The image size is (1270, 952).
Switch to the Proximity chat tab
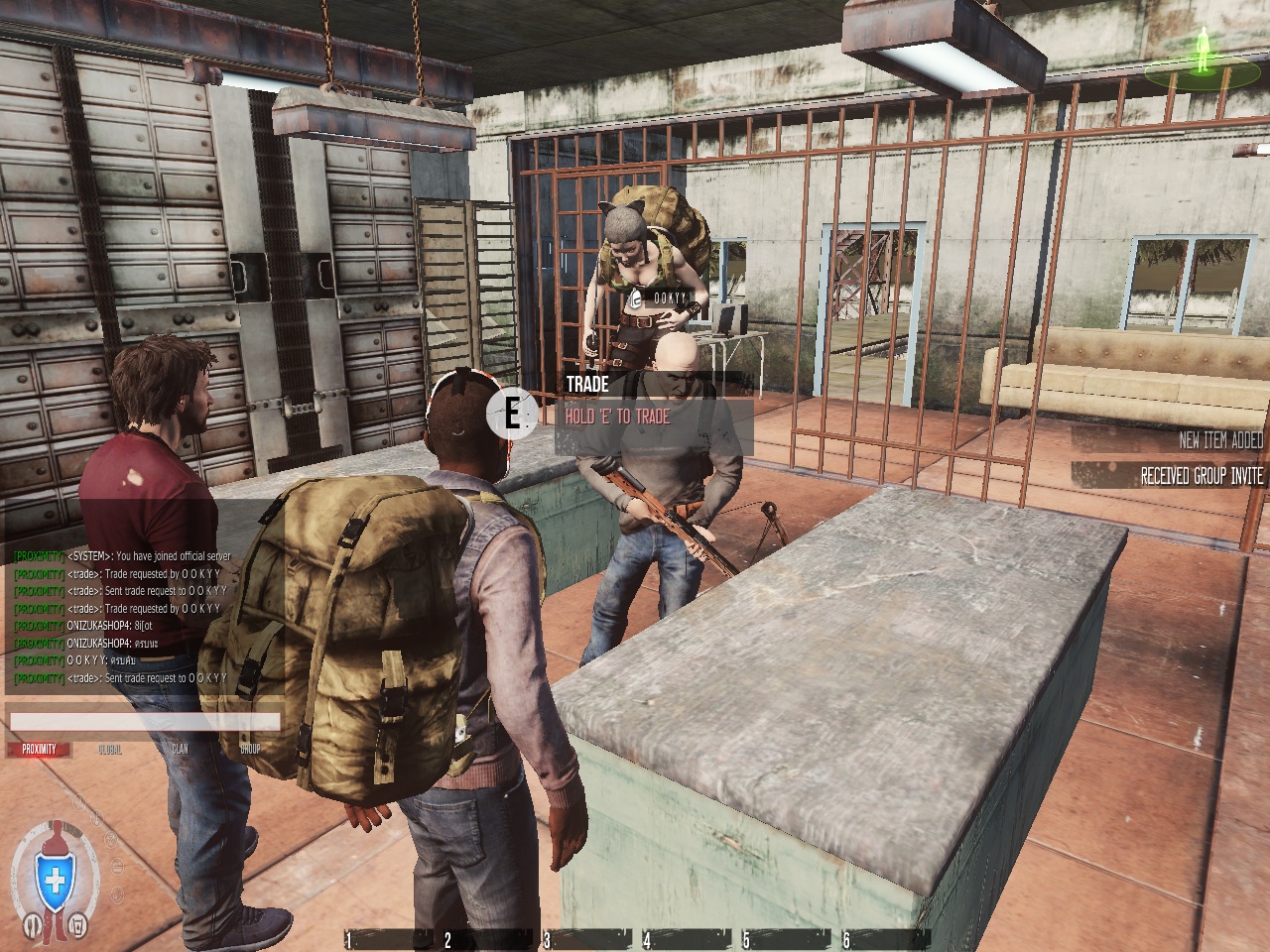40,750
